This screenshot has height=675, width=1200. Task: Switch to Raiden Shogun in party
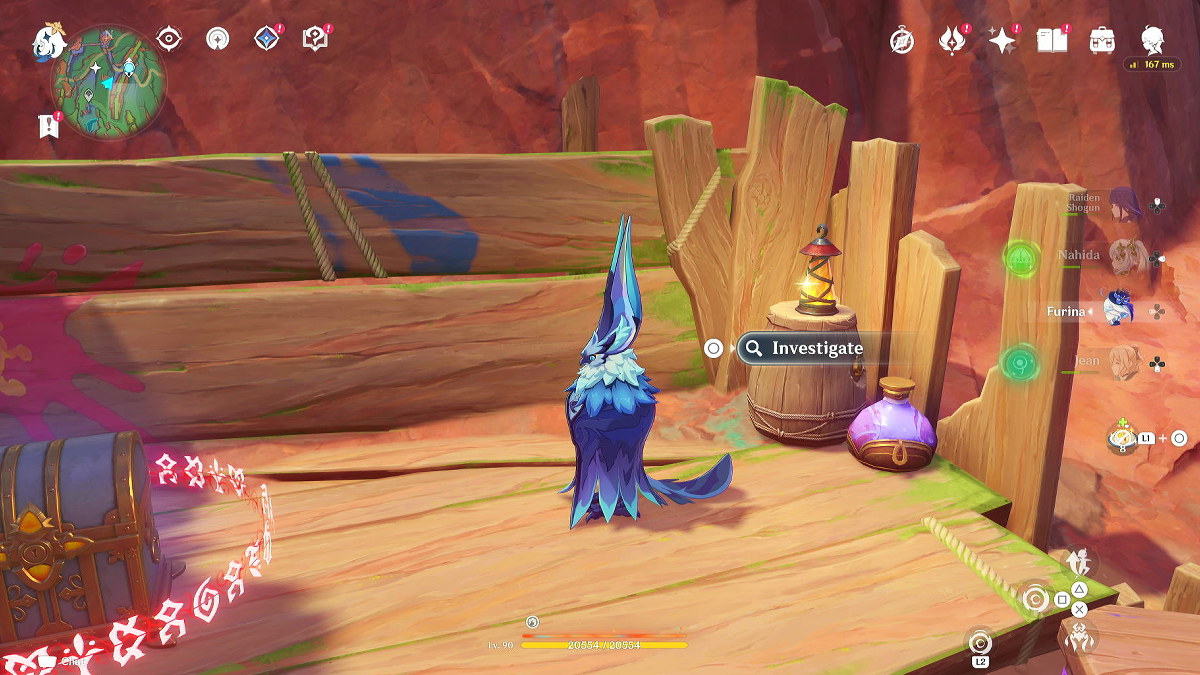click(1122, 205)
